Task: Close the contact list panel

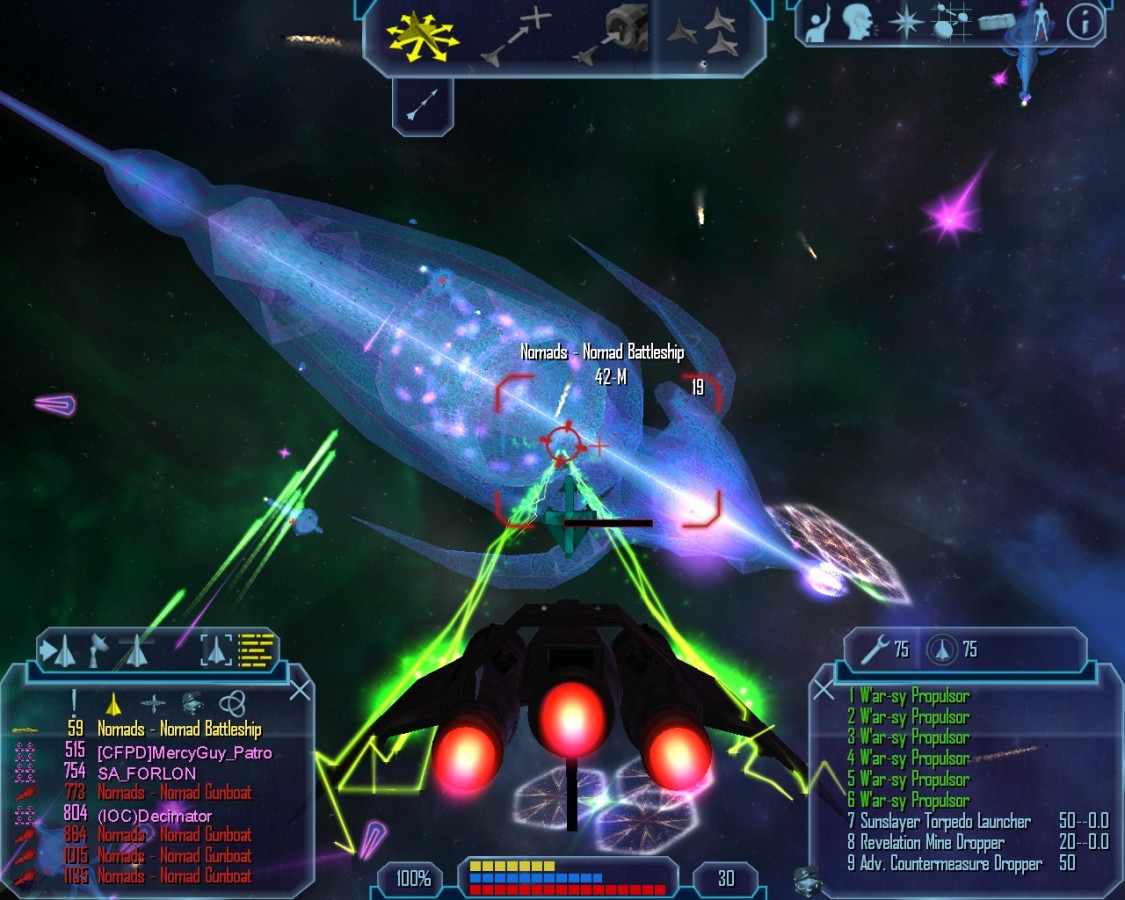Action: click(299, 690)
